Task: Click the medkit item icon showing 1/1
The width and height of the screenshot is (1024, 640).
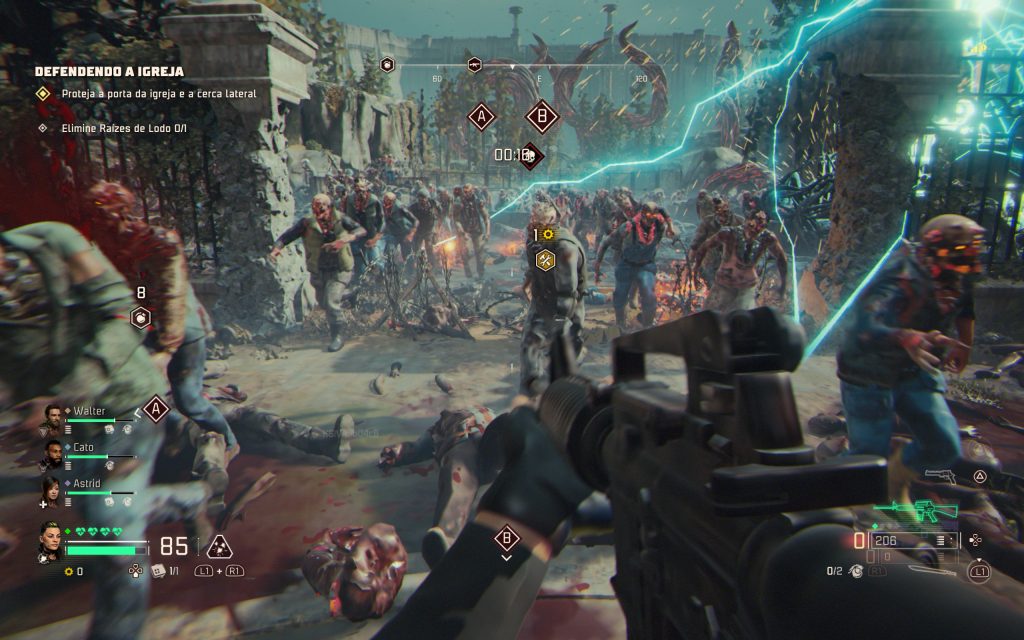Action: coord(158,571)
